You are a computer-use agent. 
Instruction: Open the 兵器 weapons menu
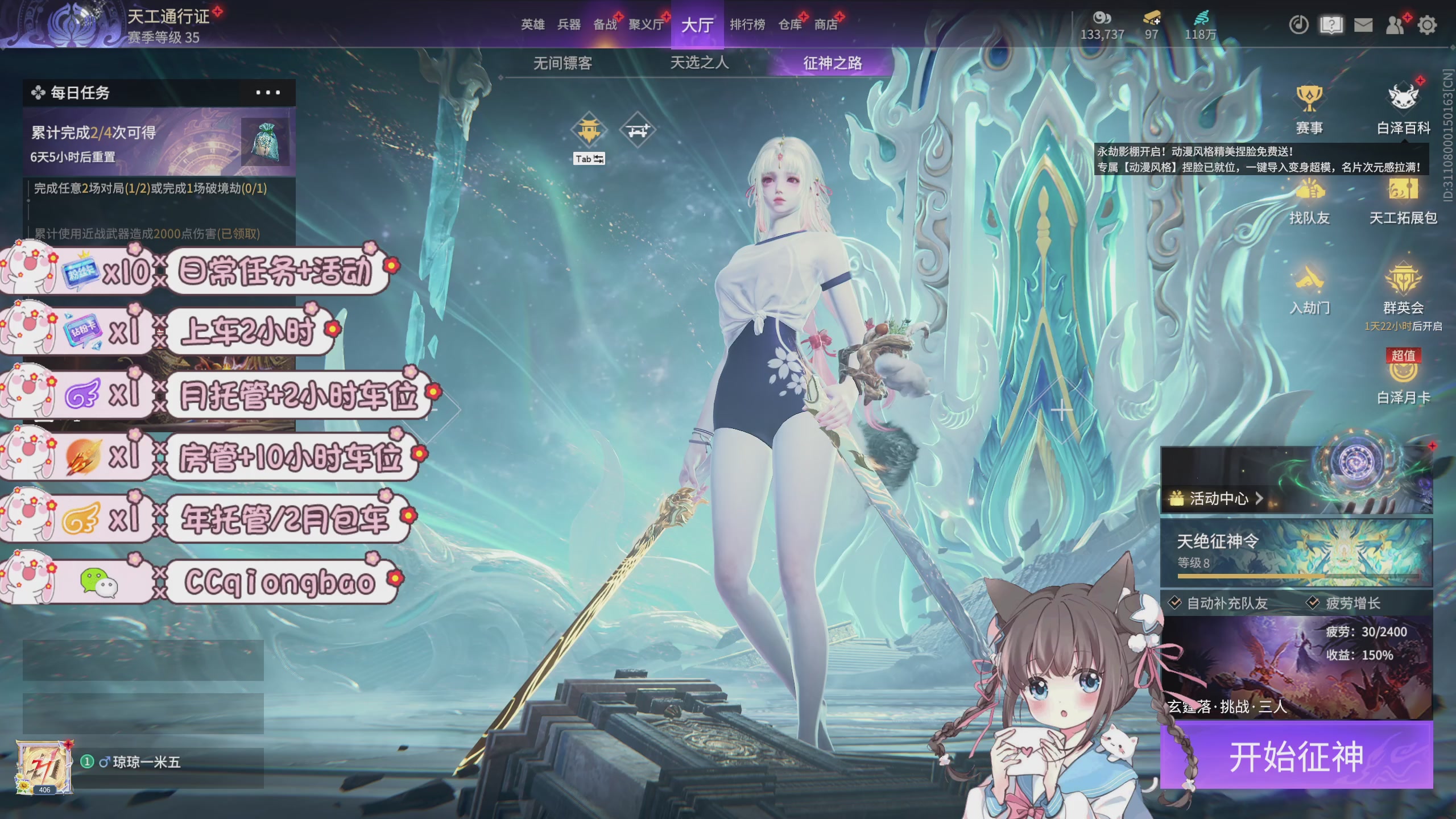click(x=569, y=24)
